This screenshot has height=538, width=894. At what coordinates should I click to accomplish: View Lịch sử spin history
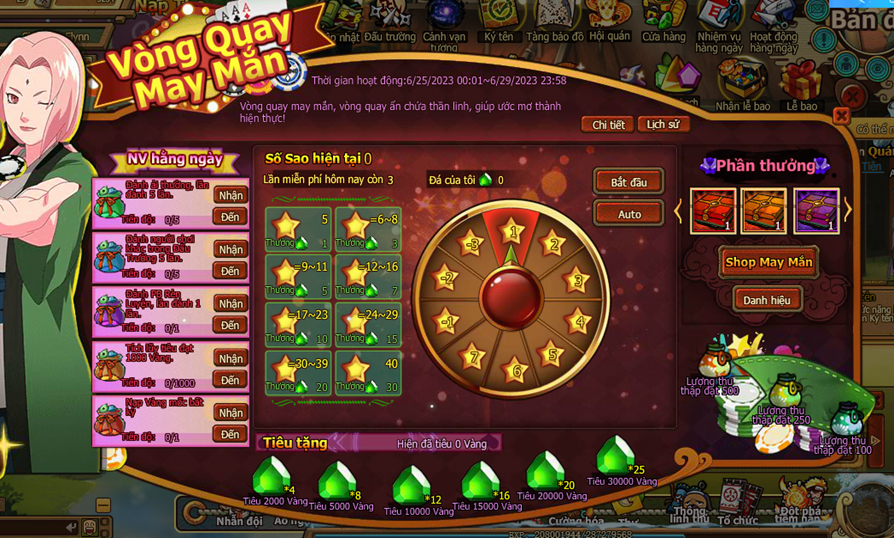point(662,124)
